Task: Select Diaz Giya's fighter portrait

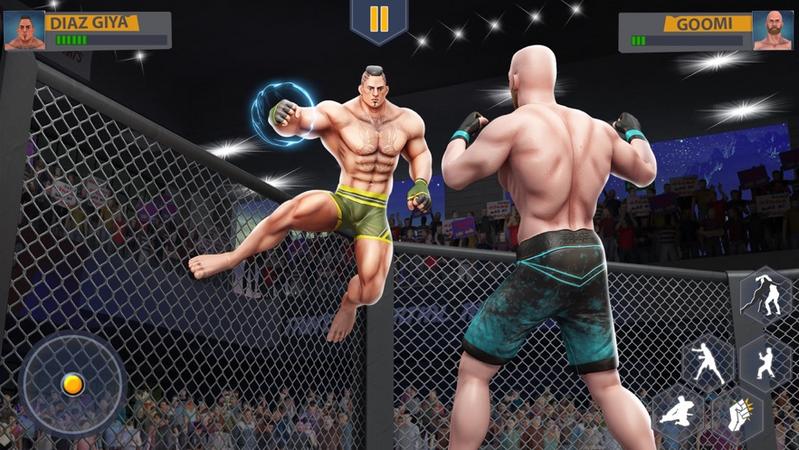Action: tap(23, 31)
